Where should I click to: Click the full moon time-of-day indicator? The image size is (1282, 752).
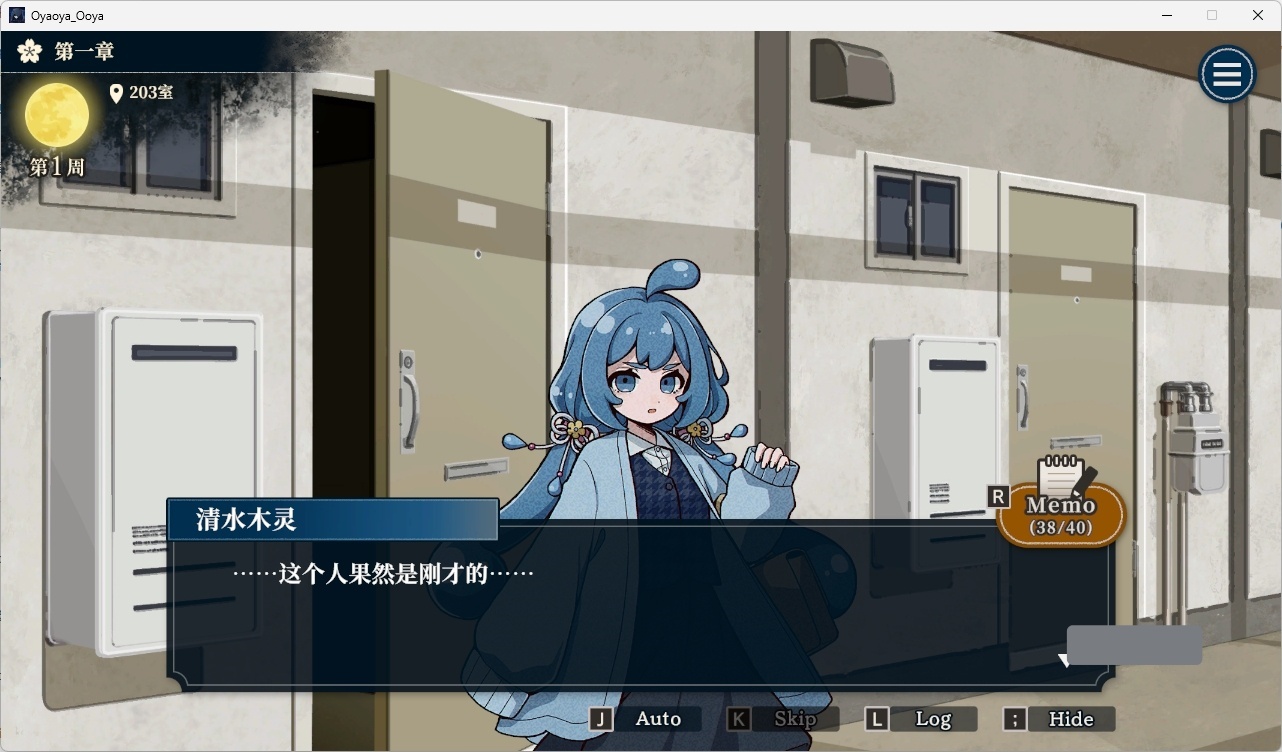coord(57,116)
